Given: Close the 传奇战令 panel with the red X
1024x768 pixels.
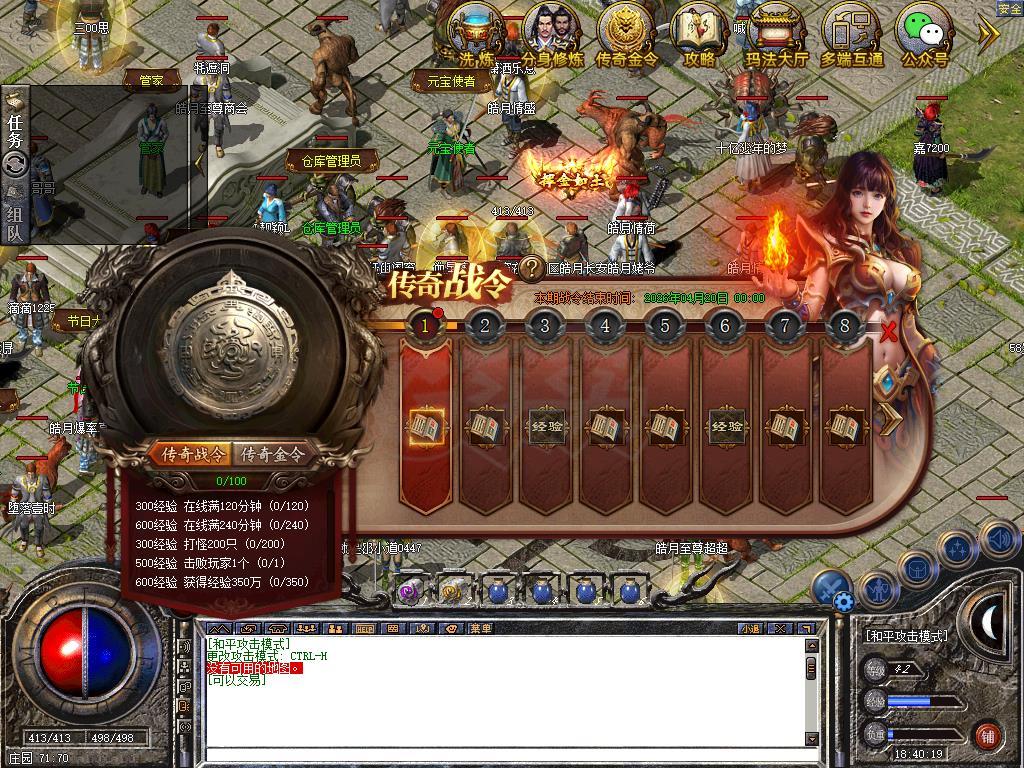Looking at the screenshot, I should coord(888,332).
